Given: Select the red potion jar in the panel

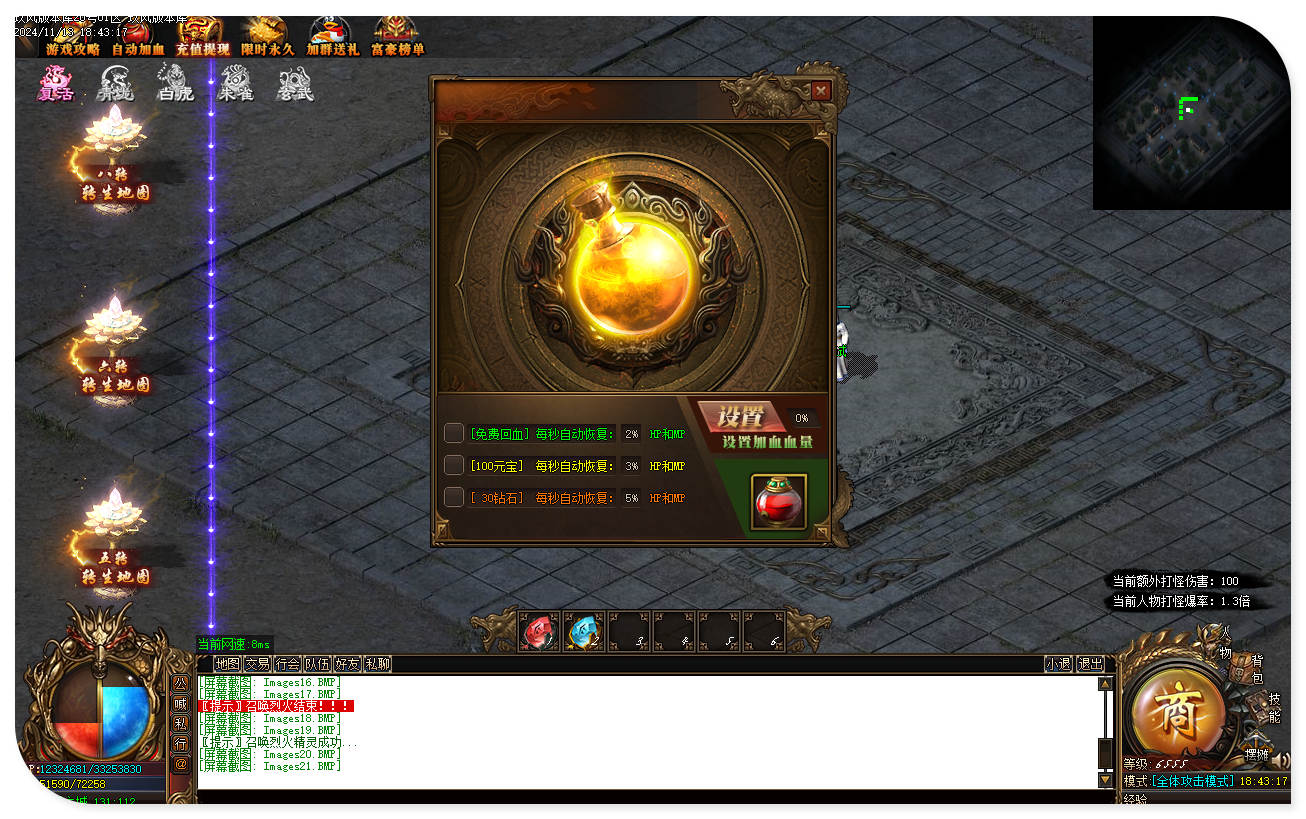Looking at the screenshot, I should 779,502.
